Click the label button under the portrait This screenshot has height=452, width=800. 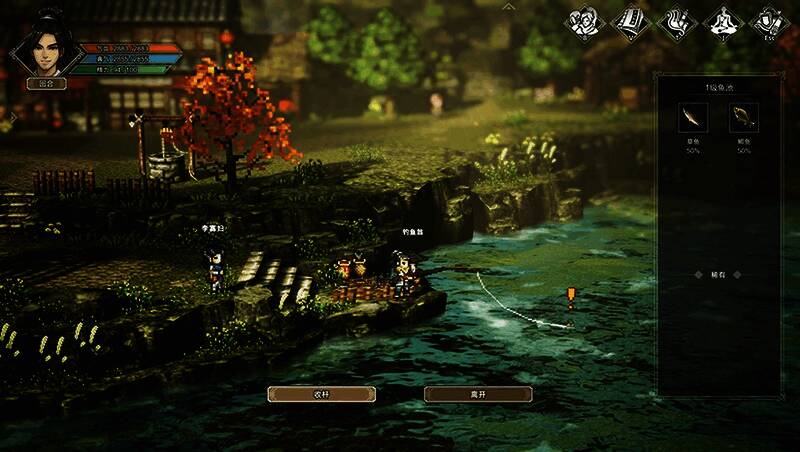click(46, 84)
